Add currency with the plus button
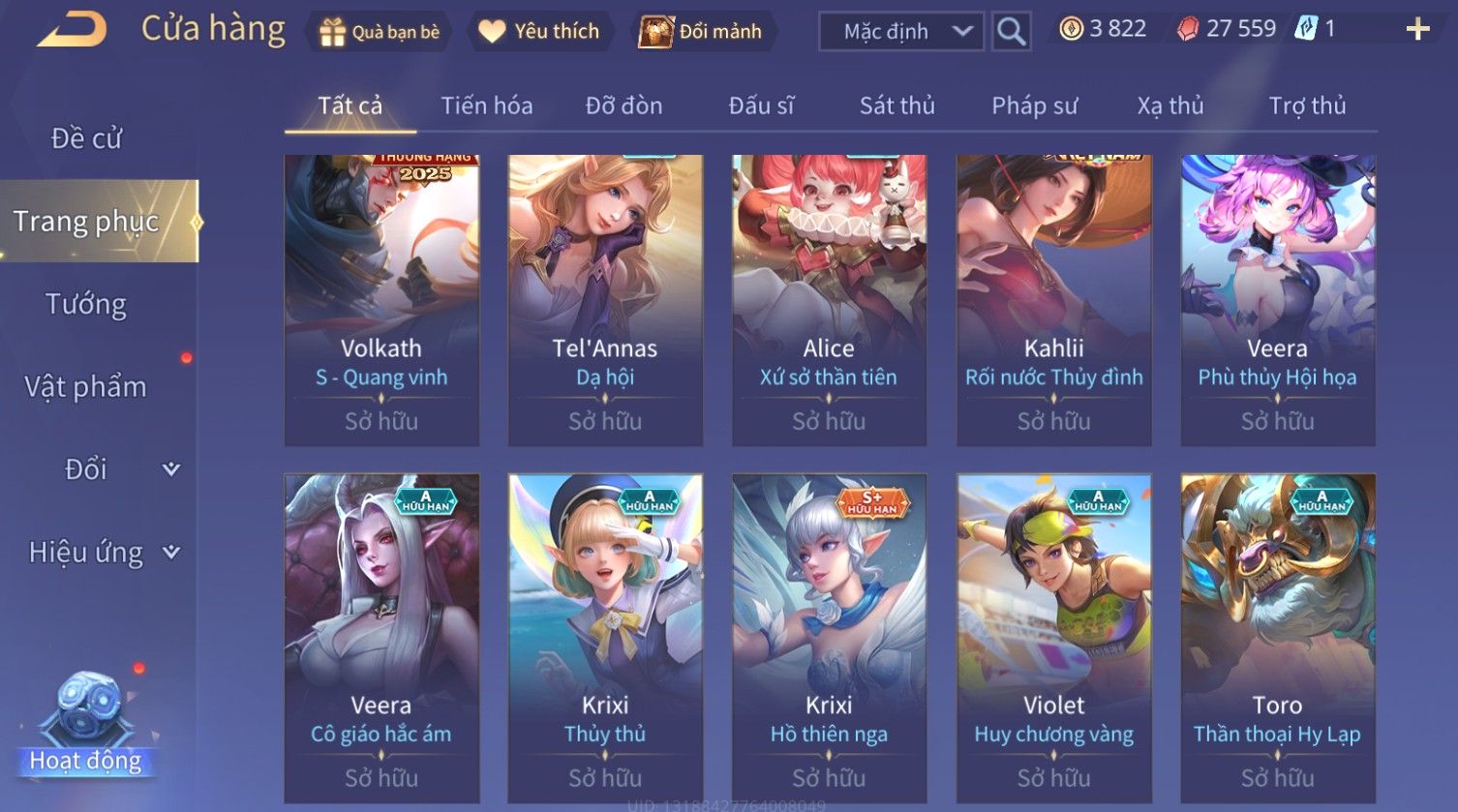Viewport: 1458px width, 812px height. pyautogui.click(x=1417, y=29)
